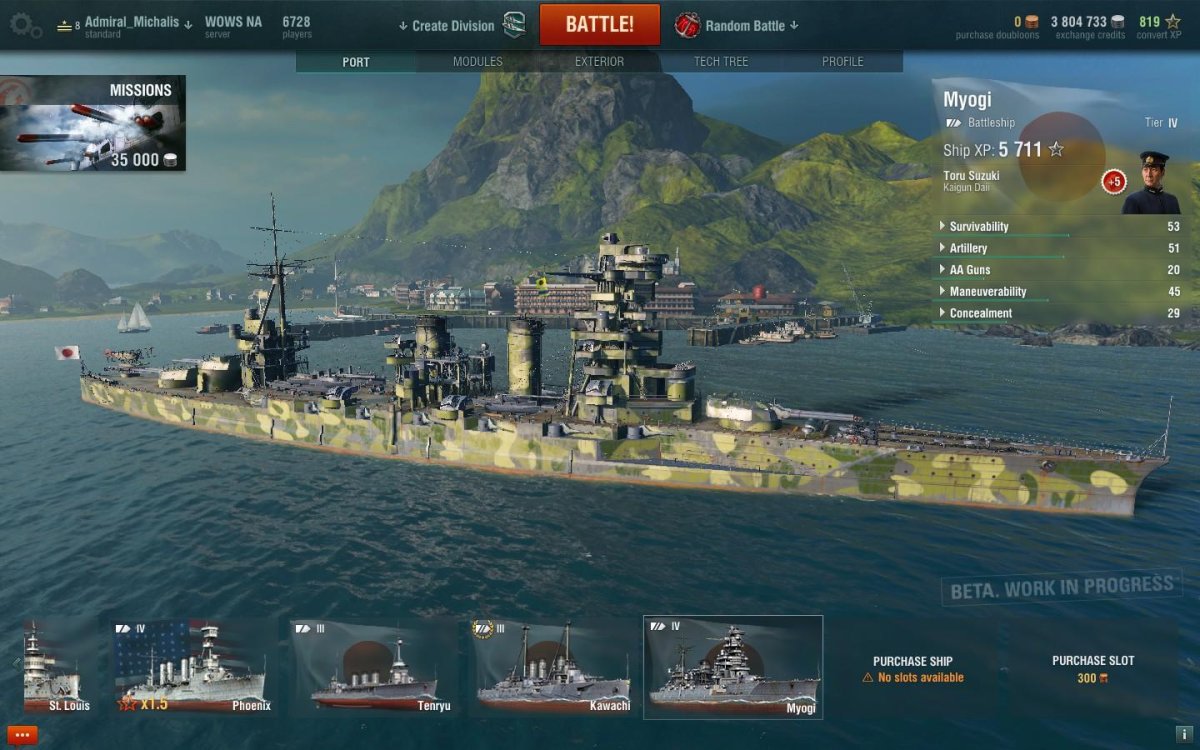Viewport: 1200px width, 750px height.
Task: Choose the Tenryu ship card
Action: (x=374, y=666)
